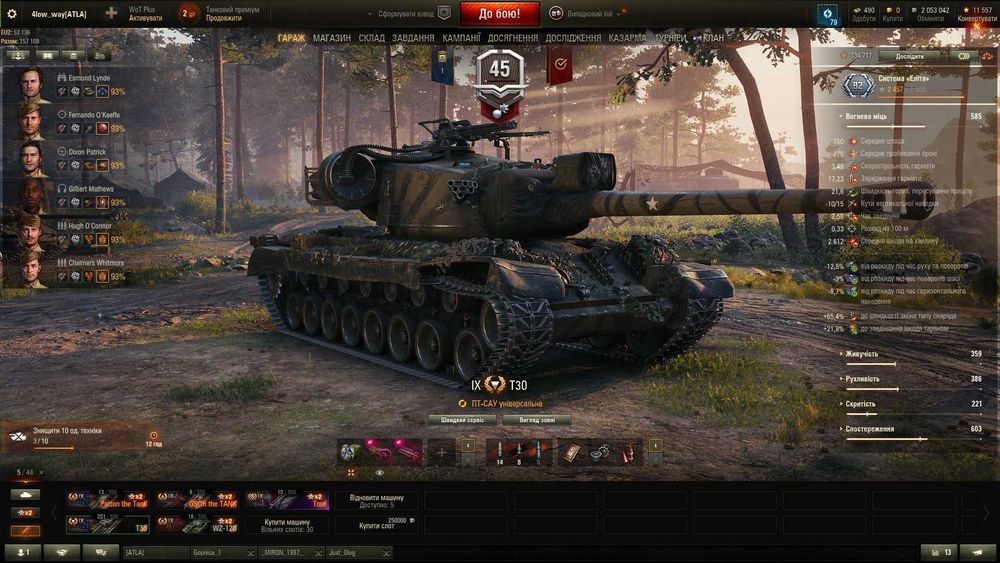Switch to the «Магазин» tab

click(332, 38)
